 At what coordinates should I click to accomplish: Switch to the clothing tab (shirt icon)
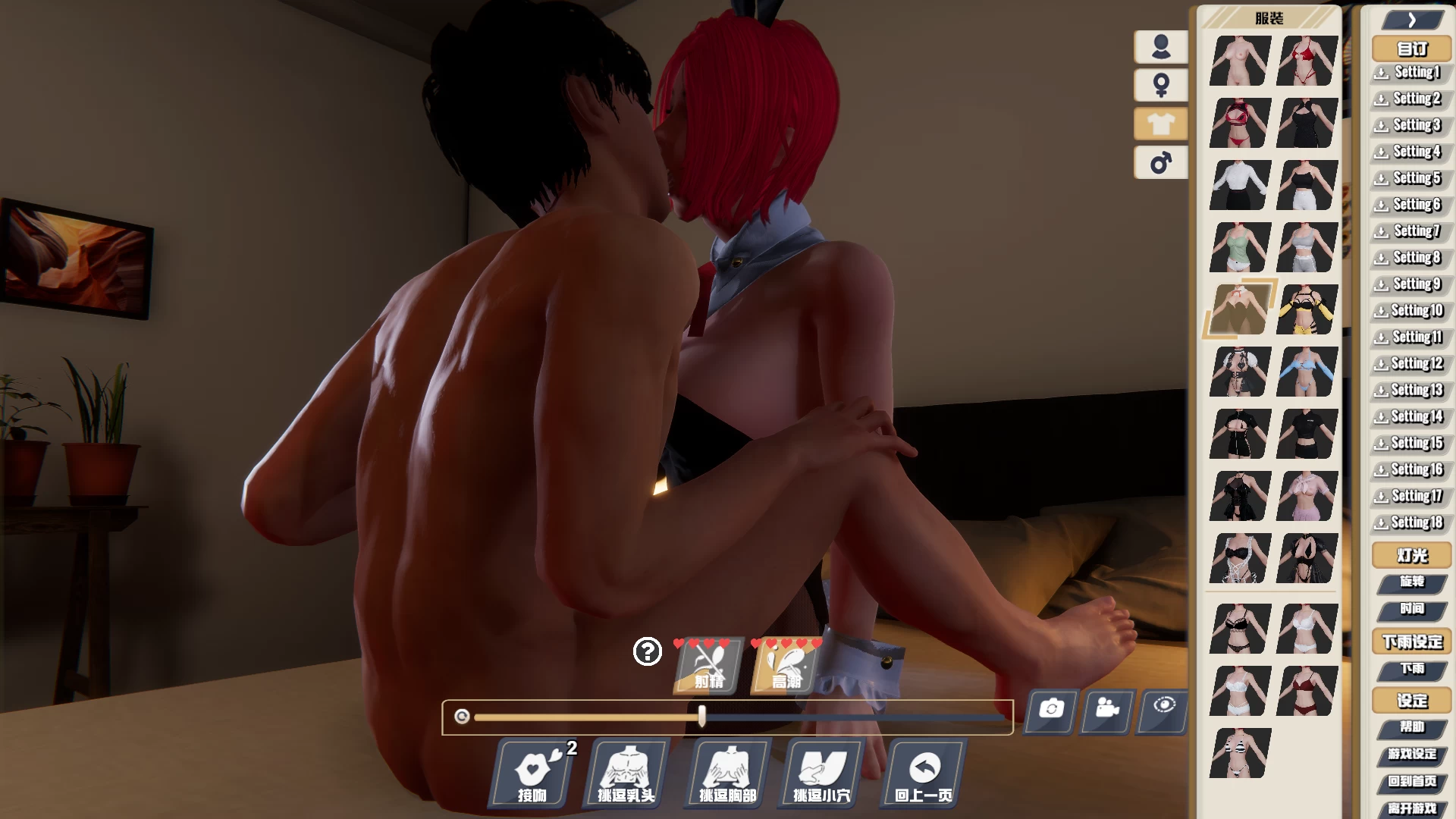1159,124
